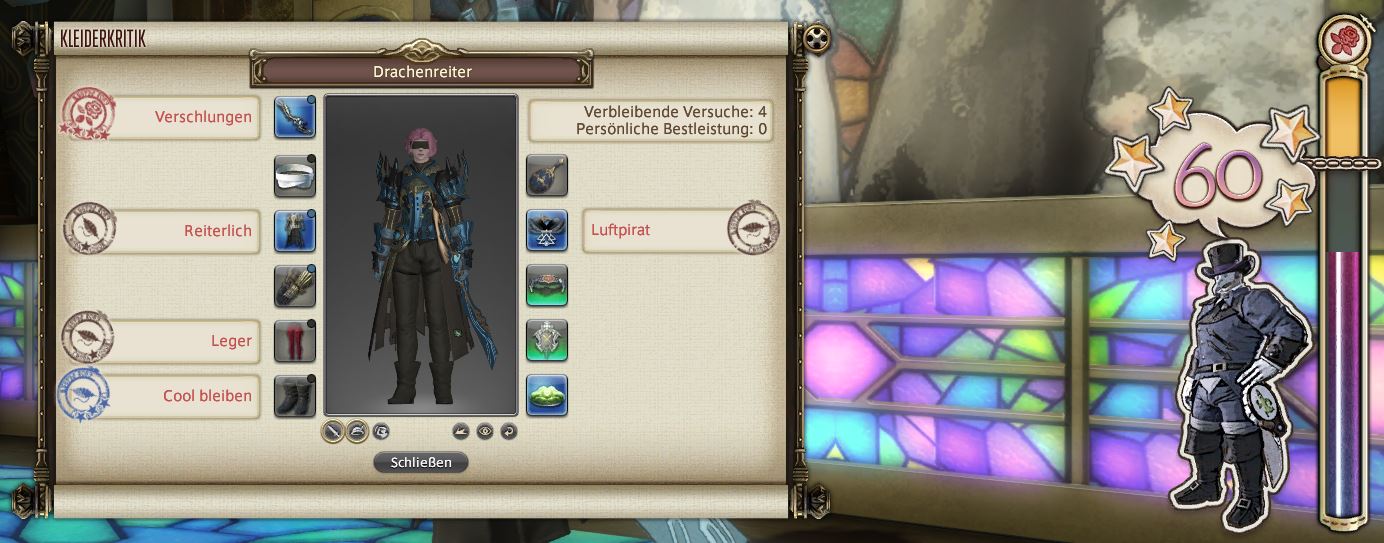Select the gauntlets hand slot
1384x543 pixels.
click(295, 286)
